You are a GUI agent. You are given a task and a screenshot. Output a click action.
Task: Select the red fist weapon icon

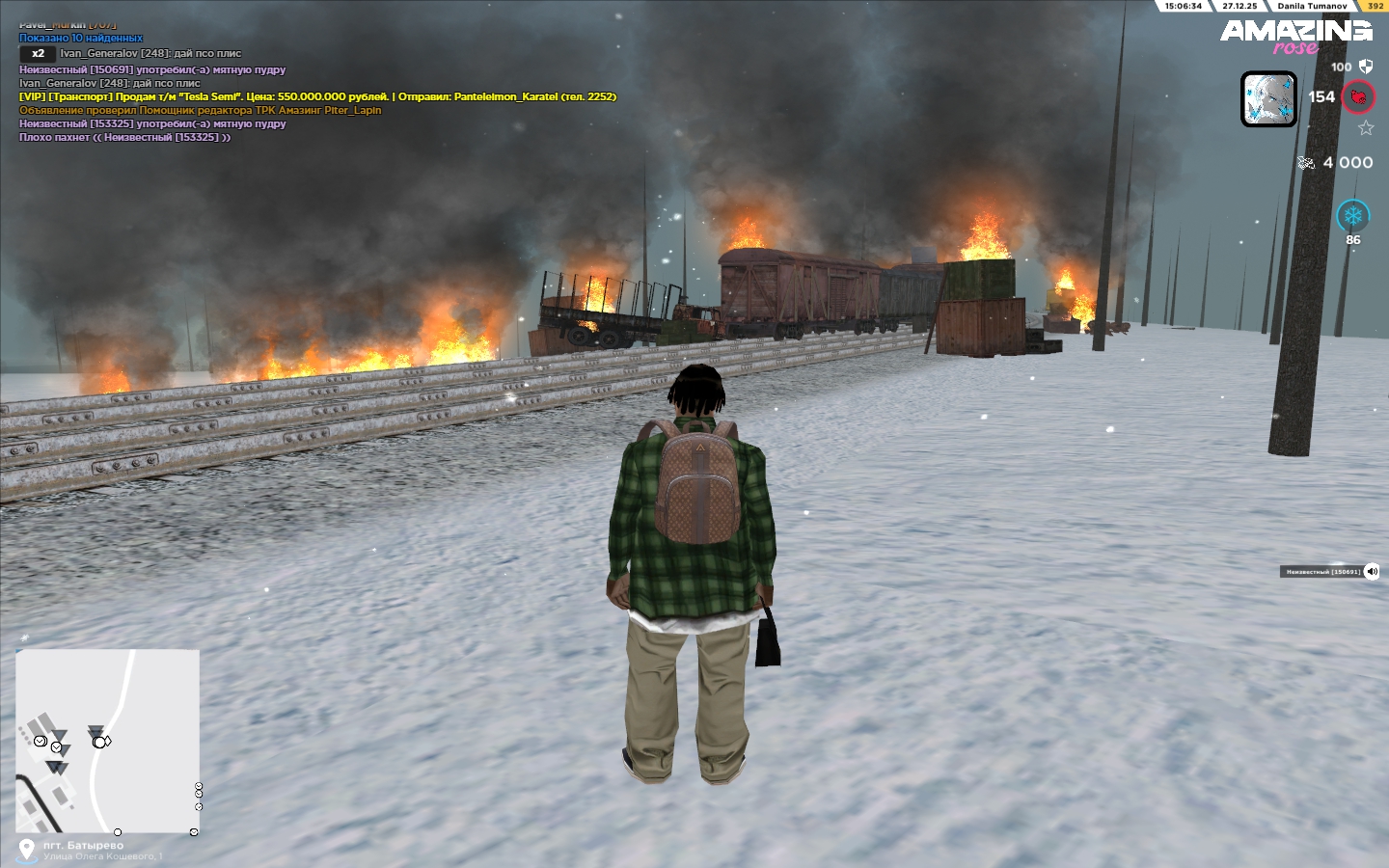coord(1358,97)
